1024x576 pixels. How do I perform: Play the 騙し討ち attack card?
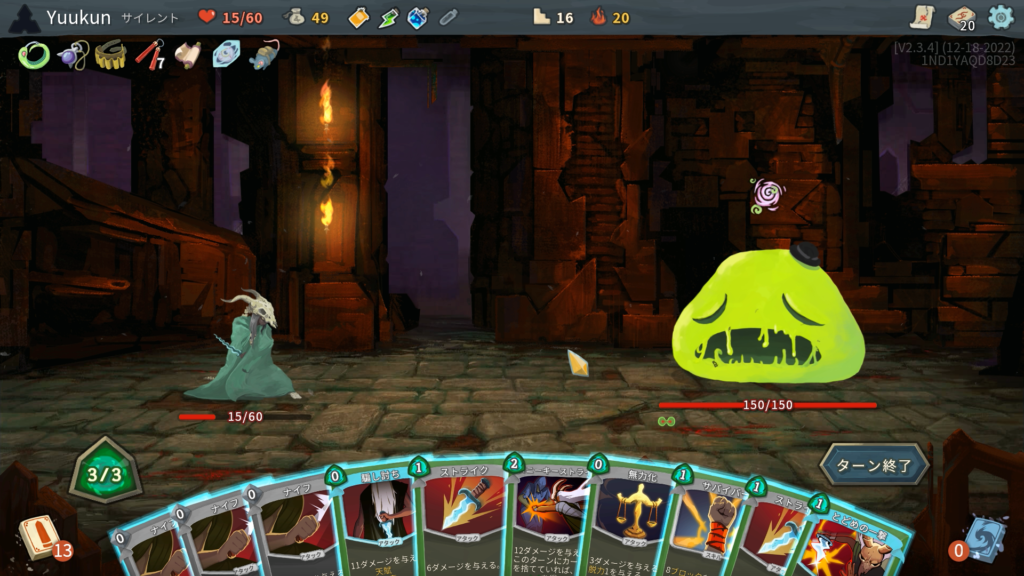(x=377, y=520)
